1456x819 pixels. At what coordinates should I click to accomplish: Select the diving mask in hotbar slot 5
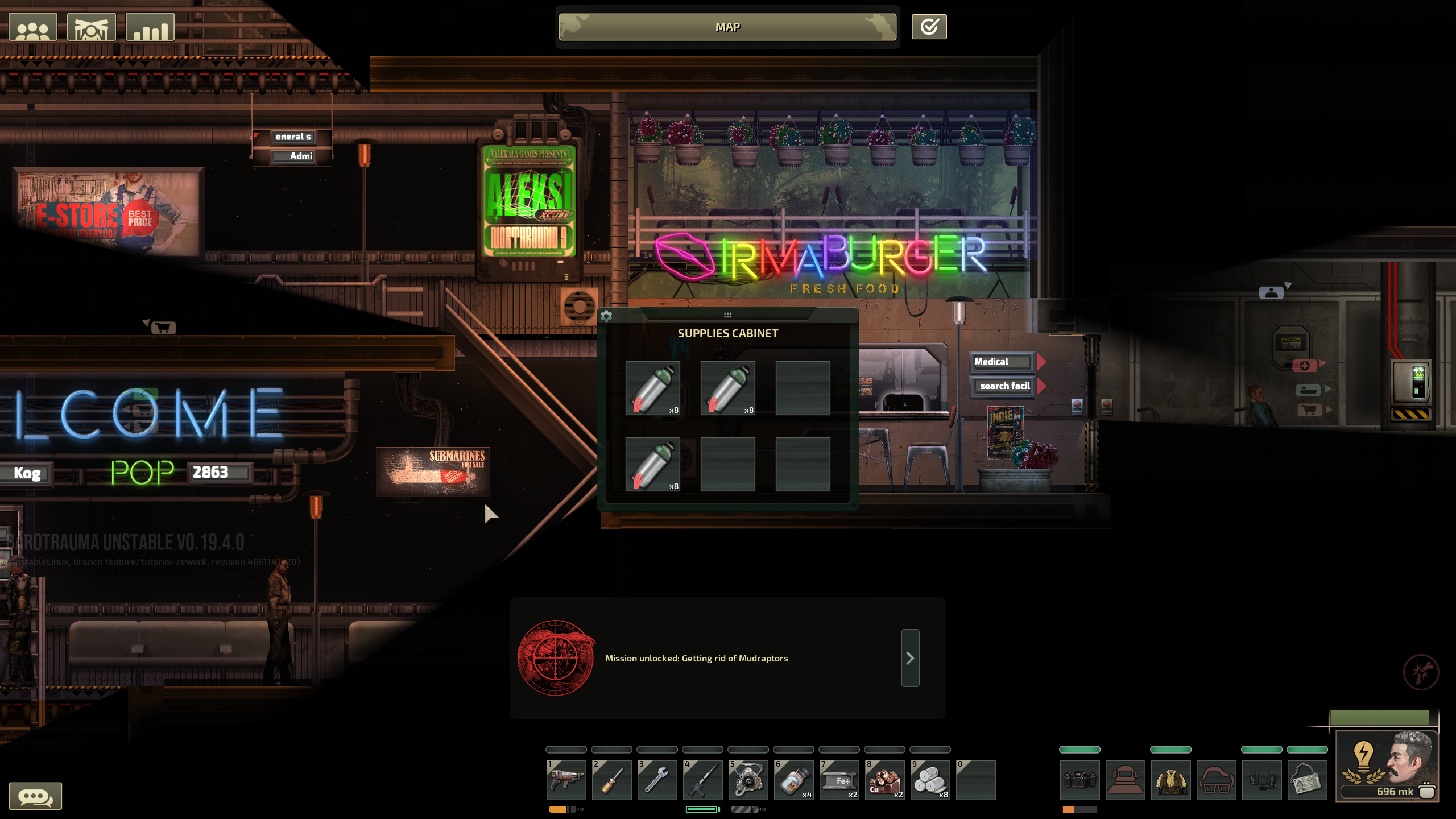748,780
